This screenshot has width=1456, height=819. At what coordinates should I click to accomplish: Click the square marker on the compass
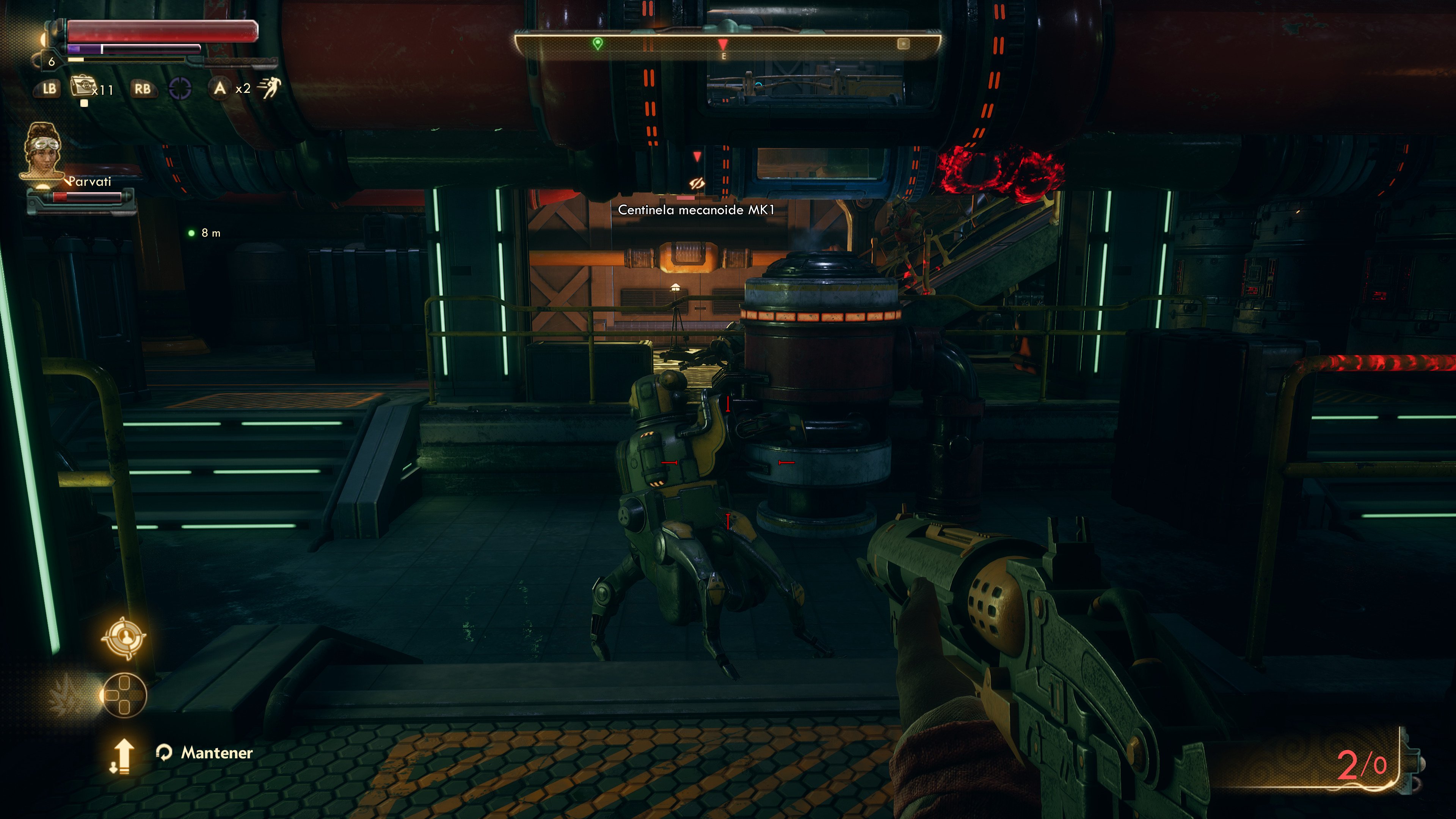pyautogui.click(x=903, y=44)
